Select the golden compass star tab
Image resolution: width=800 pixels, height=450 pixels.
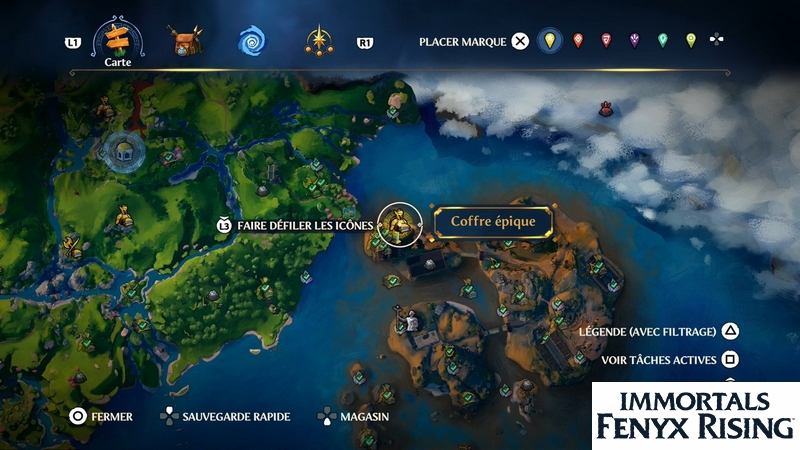tap(320, 42)
